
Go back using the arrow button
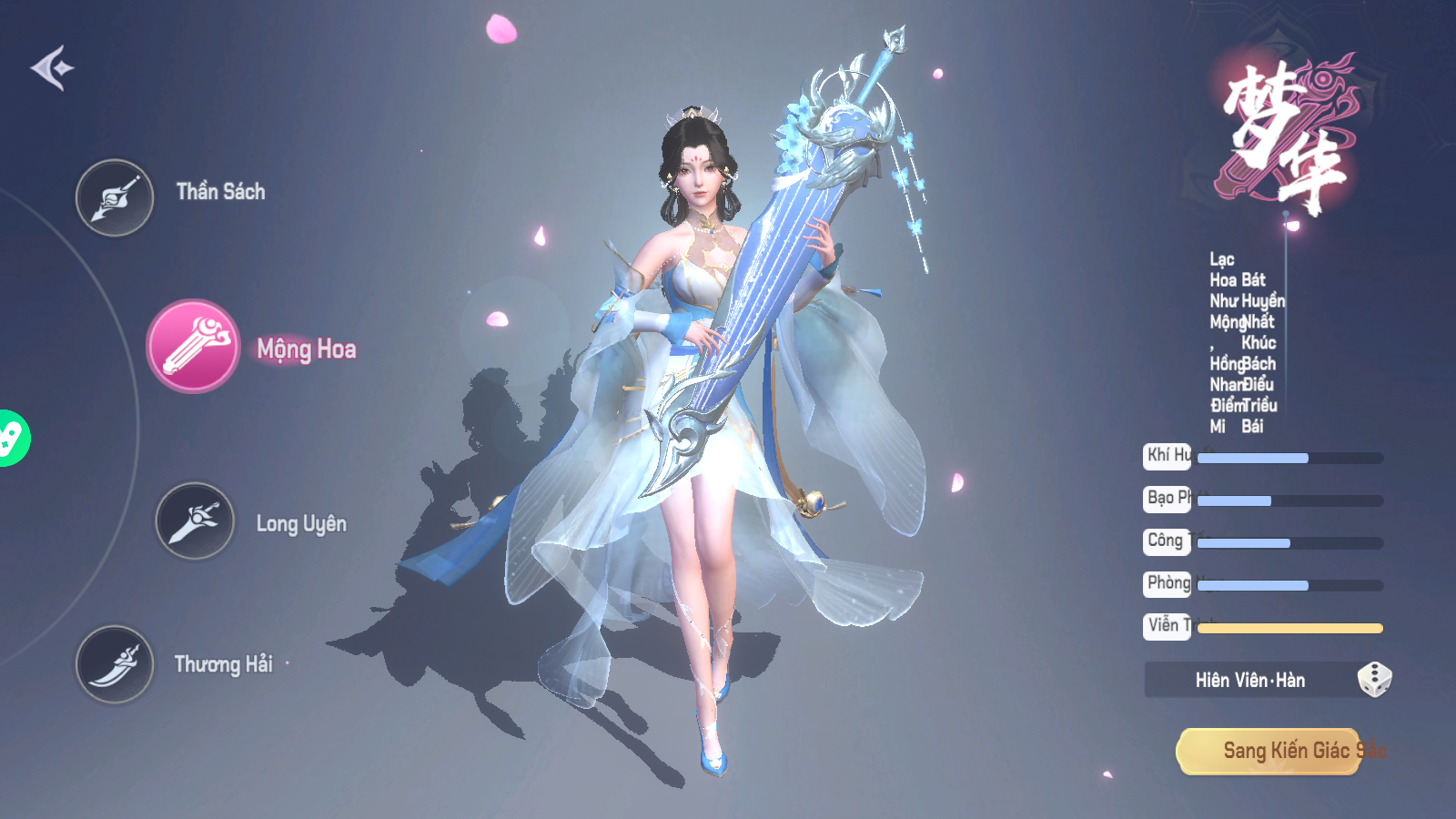(x=52, y=68)
